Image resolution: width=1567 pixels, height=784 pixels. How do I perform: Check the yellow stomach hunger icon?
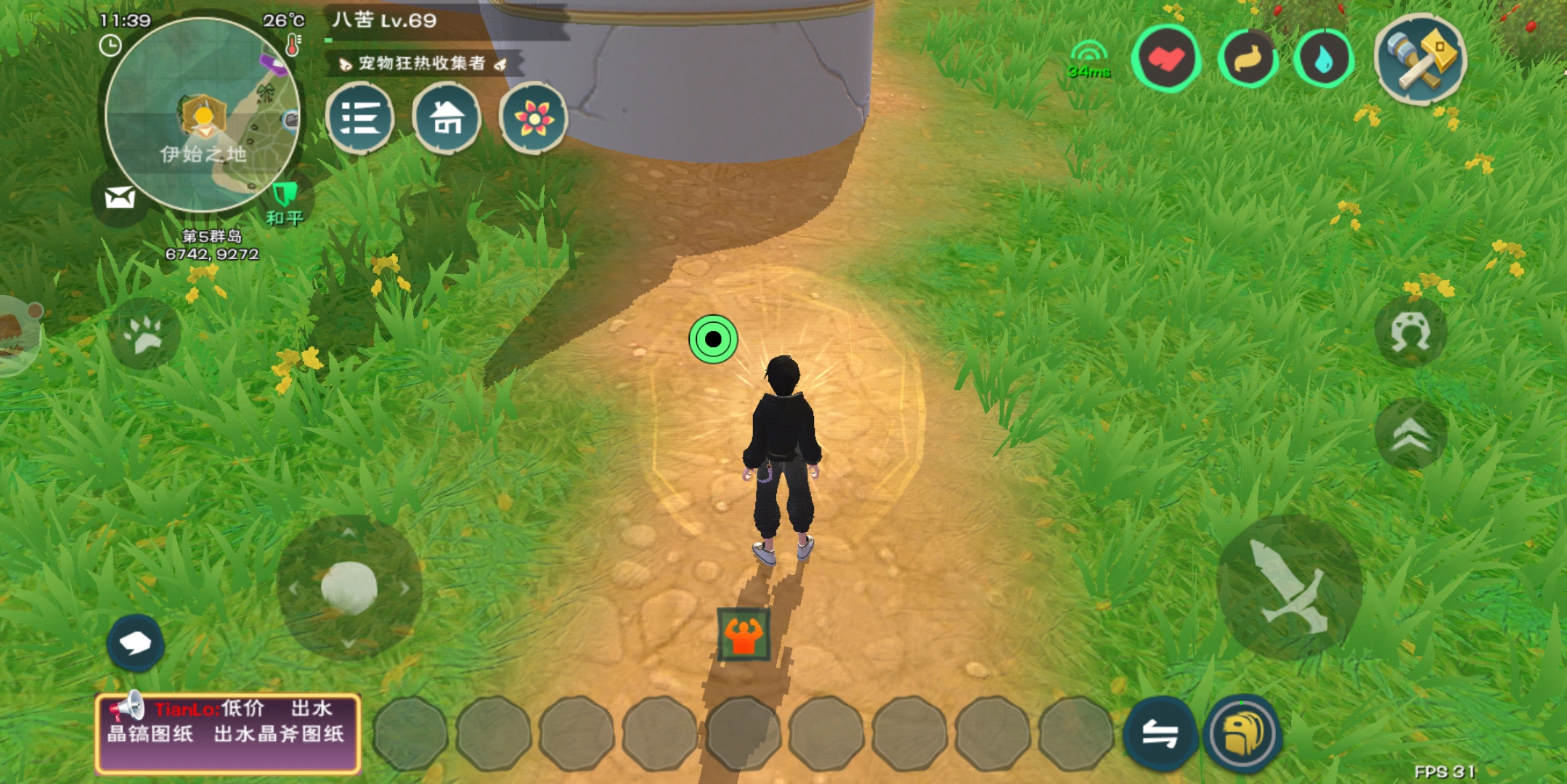tap(1248, 59)
